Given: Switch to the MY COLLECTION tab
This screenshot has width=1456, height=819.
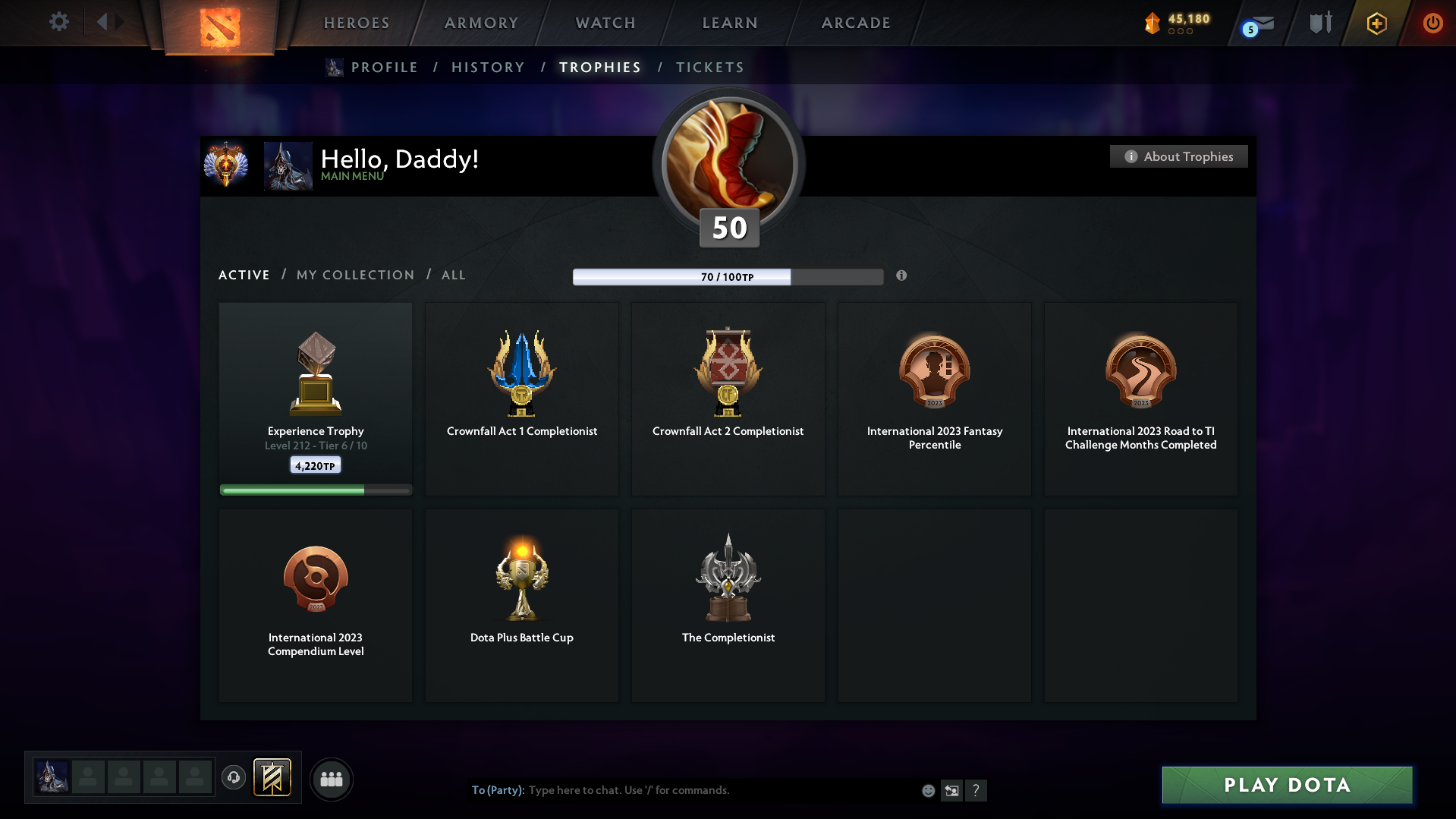Looking at the screenshot, I should tap(354, 275).
